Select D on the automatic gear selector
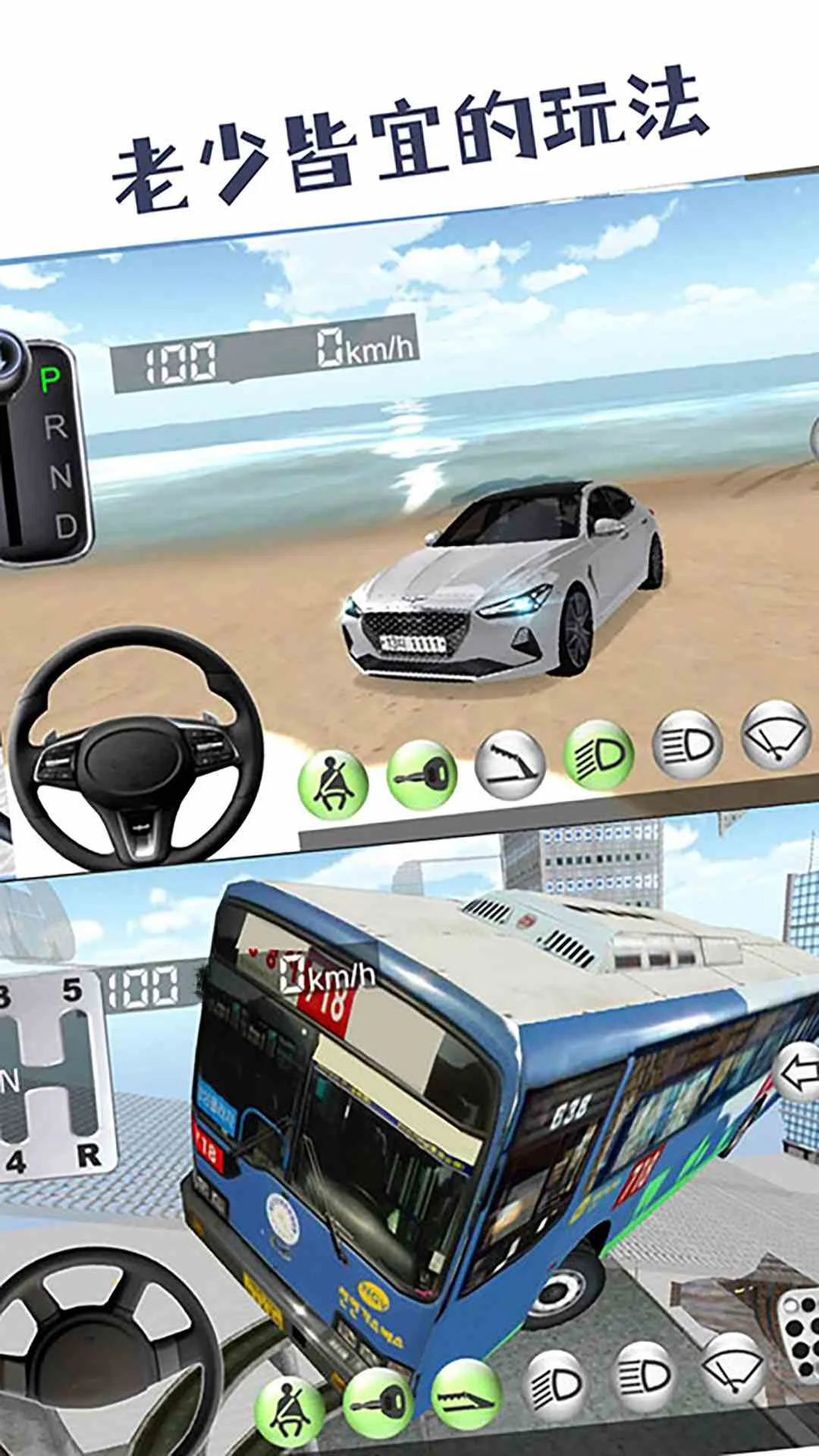819x1456 pixels. [67, 526]
